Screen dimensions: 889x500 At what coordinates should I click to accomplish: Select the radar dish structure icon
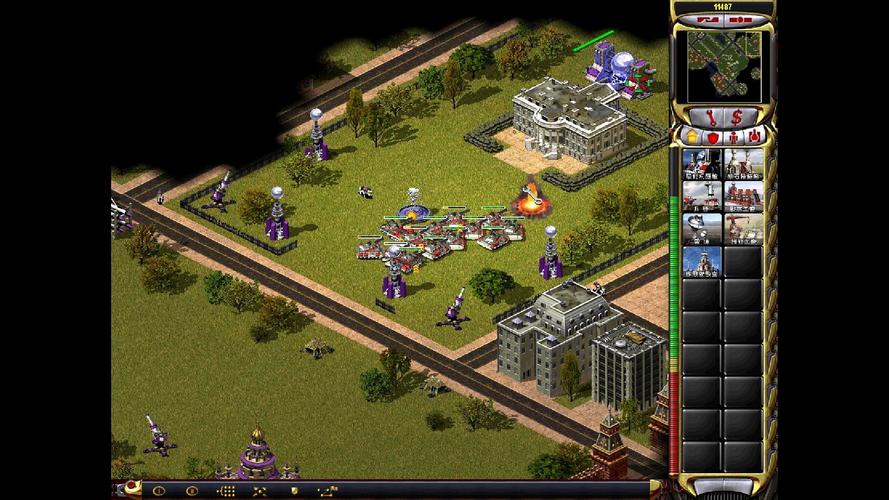[x=701, y=229]
